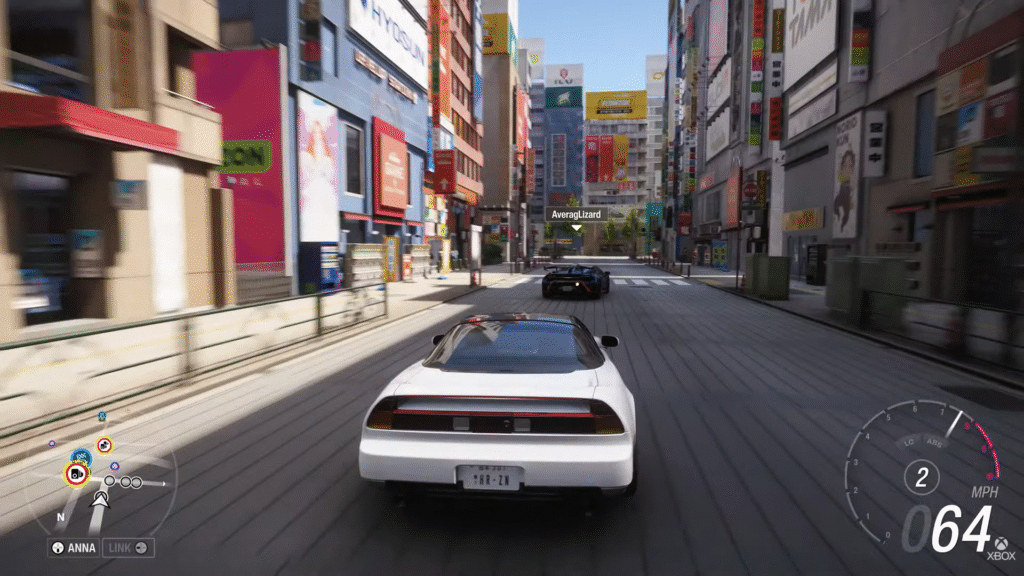Select the smaller yellow-ringed minimap marker
This screenshot has width=1024, height=576.
click(x=104, y=445)
